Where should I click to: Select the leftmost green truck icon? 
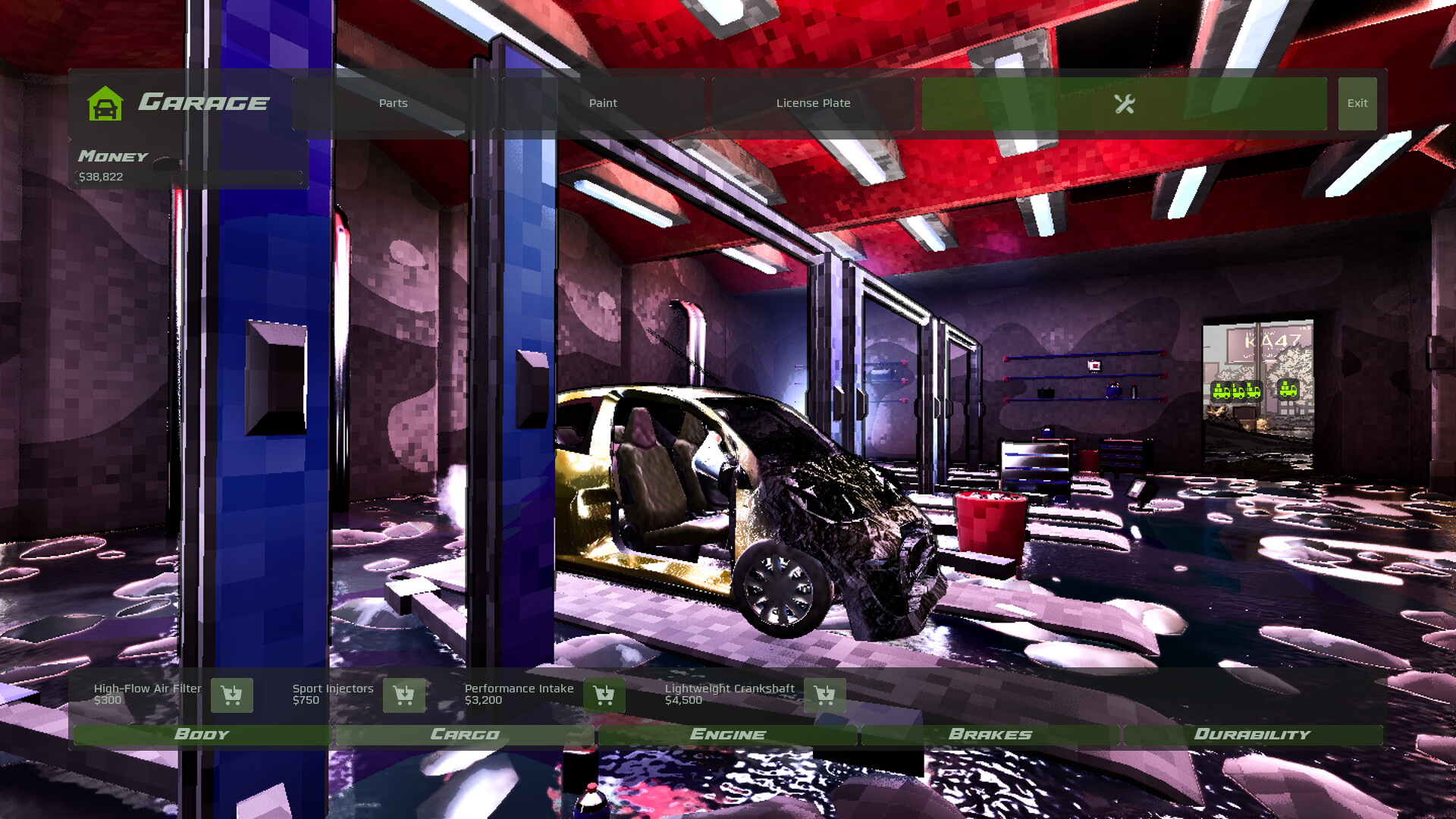click(x=1222, y=391)
